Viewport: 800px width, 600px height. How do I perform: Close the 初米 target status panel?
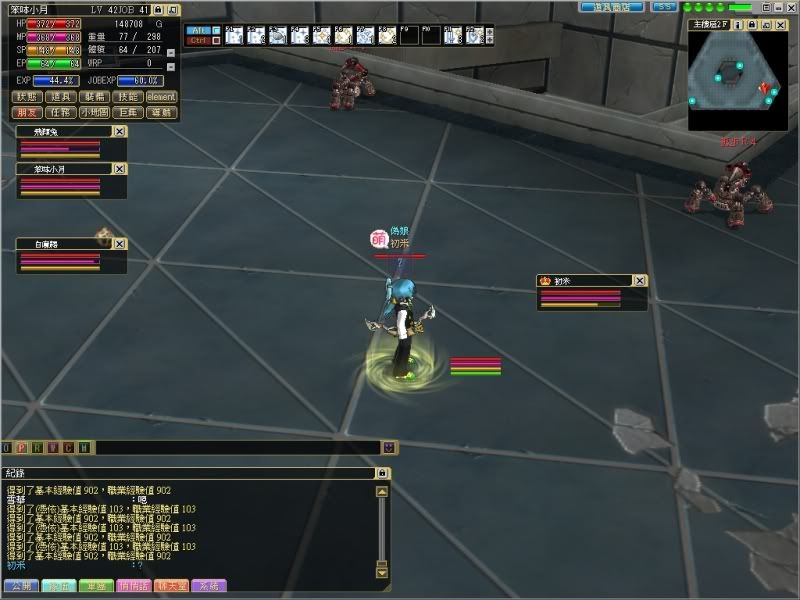click(640, 281)
